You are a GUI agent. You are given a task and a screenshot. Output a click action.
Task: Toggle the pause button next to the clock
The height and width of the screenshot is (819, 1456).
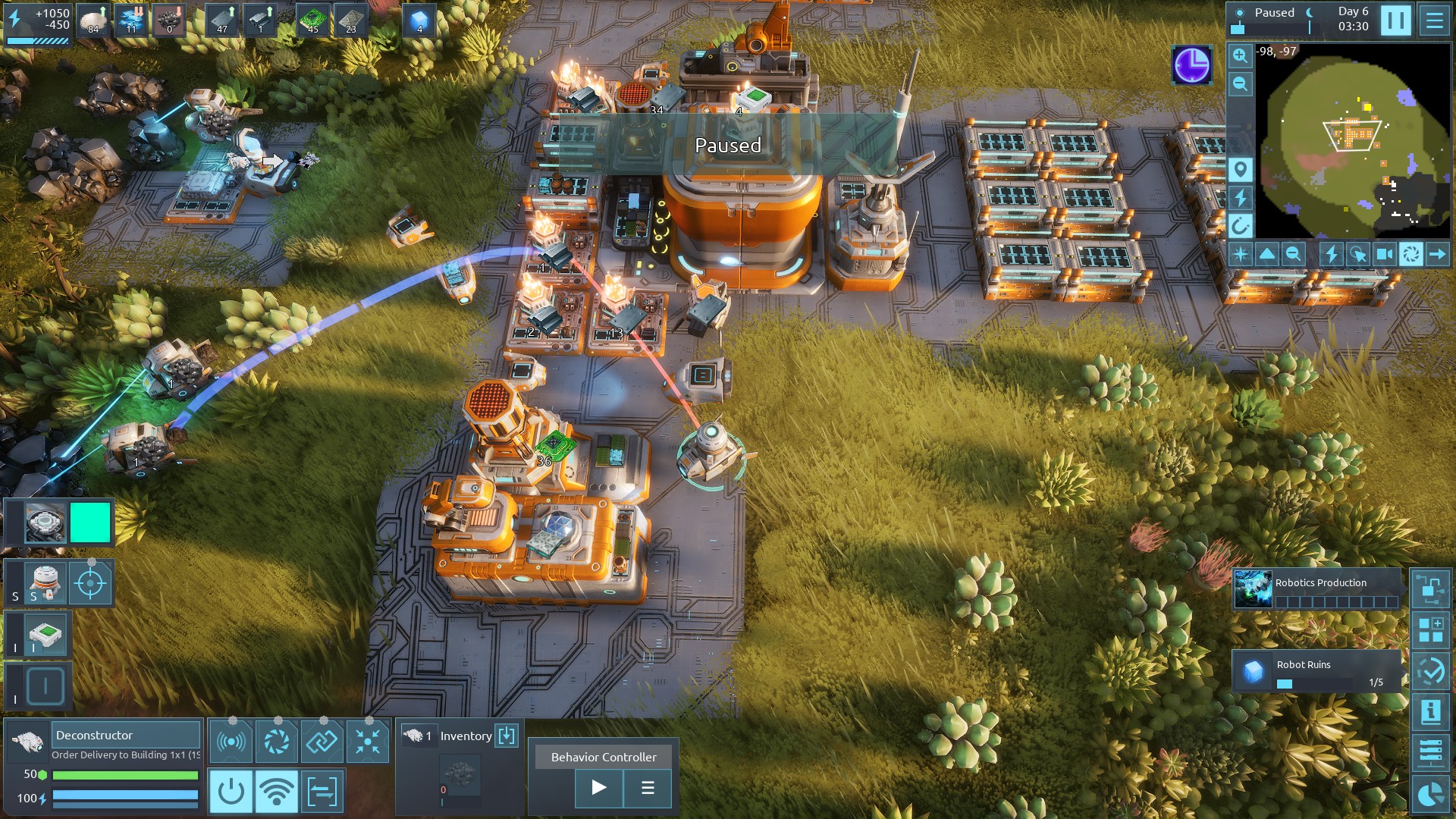tap(1395, 20)
